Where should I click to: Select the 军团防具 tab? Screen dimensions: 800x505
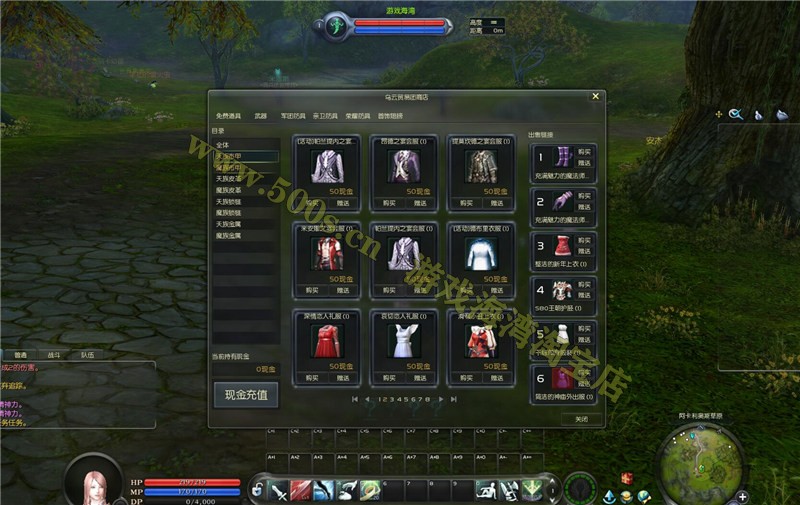(294, 116)
